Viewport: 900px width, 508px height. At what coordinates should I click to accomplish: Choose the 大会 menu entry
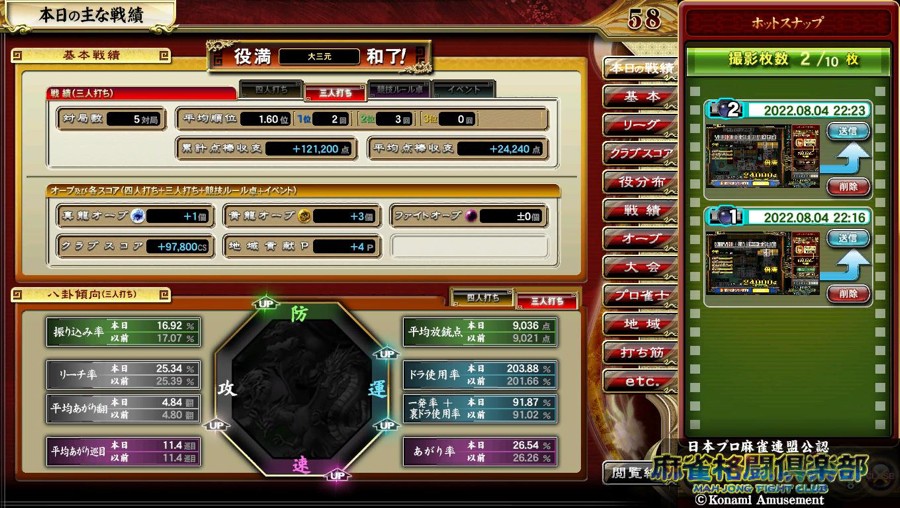(640, 267)
